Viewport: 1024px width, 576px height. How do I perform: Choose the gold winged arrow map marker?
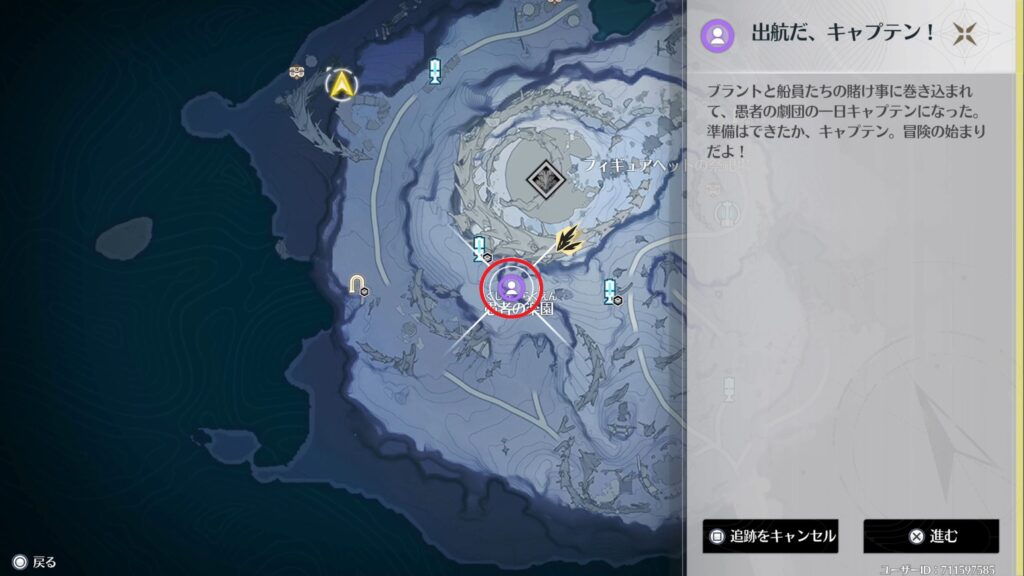(x=570, y=240)
